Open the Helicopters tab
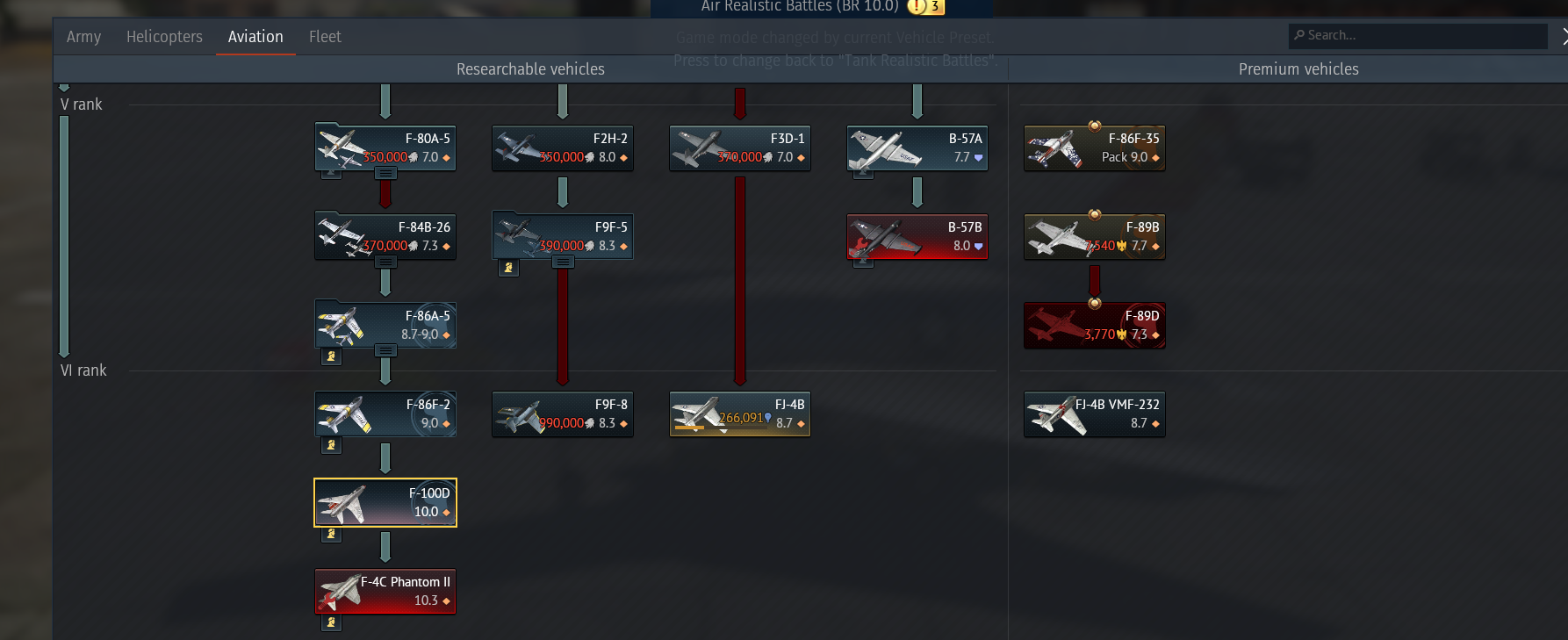Viewport: 1568px width, 640px height. [164, 37]
